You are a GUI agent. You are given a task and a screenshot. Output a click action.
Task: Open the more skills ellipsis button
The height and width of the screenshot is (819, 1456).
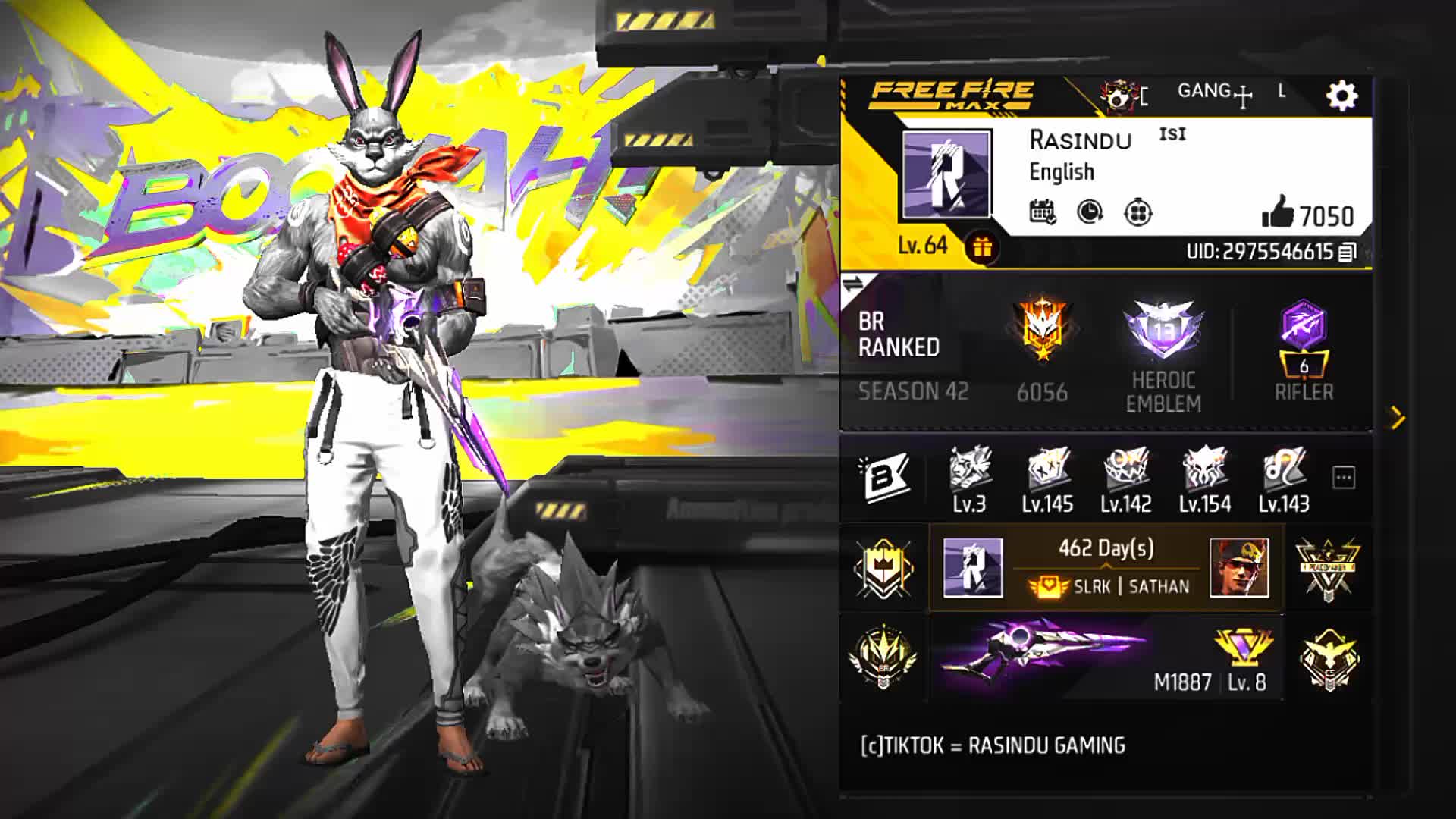[x=1343, y=478]
